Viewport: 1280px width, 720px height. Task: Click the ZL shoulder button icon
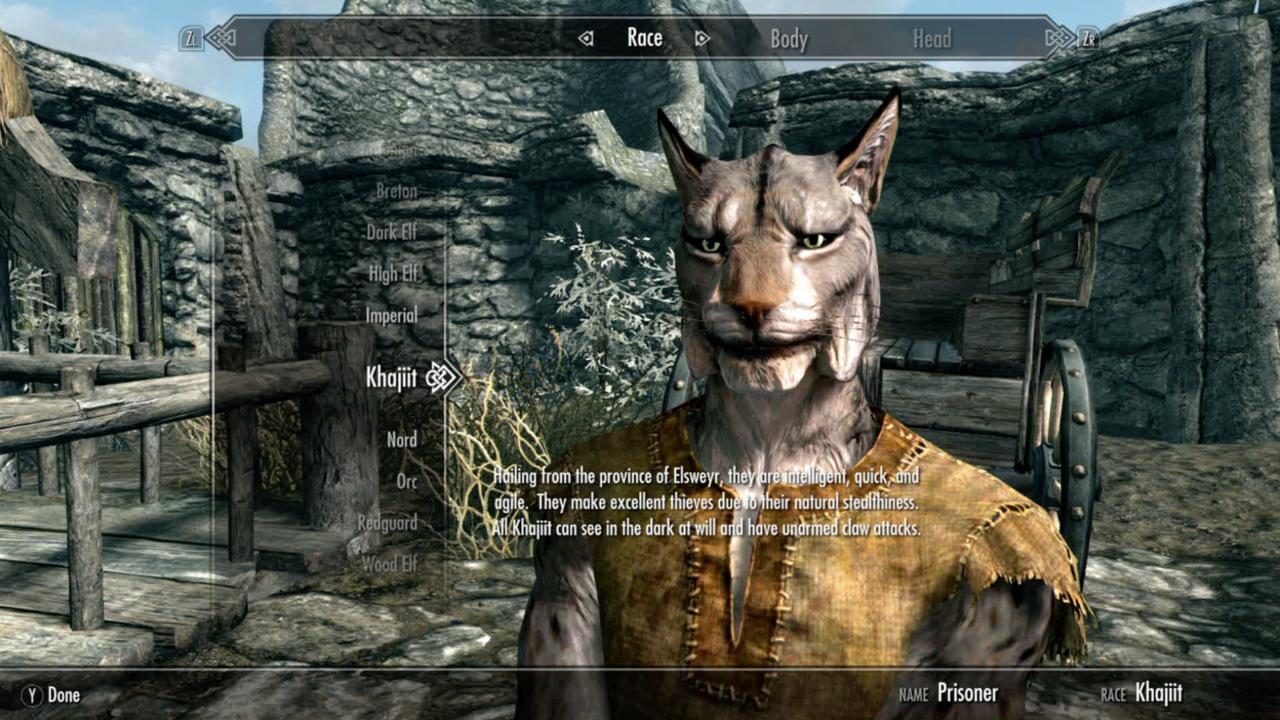click(189, 37)
